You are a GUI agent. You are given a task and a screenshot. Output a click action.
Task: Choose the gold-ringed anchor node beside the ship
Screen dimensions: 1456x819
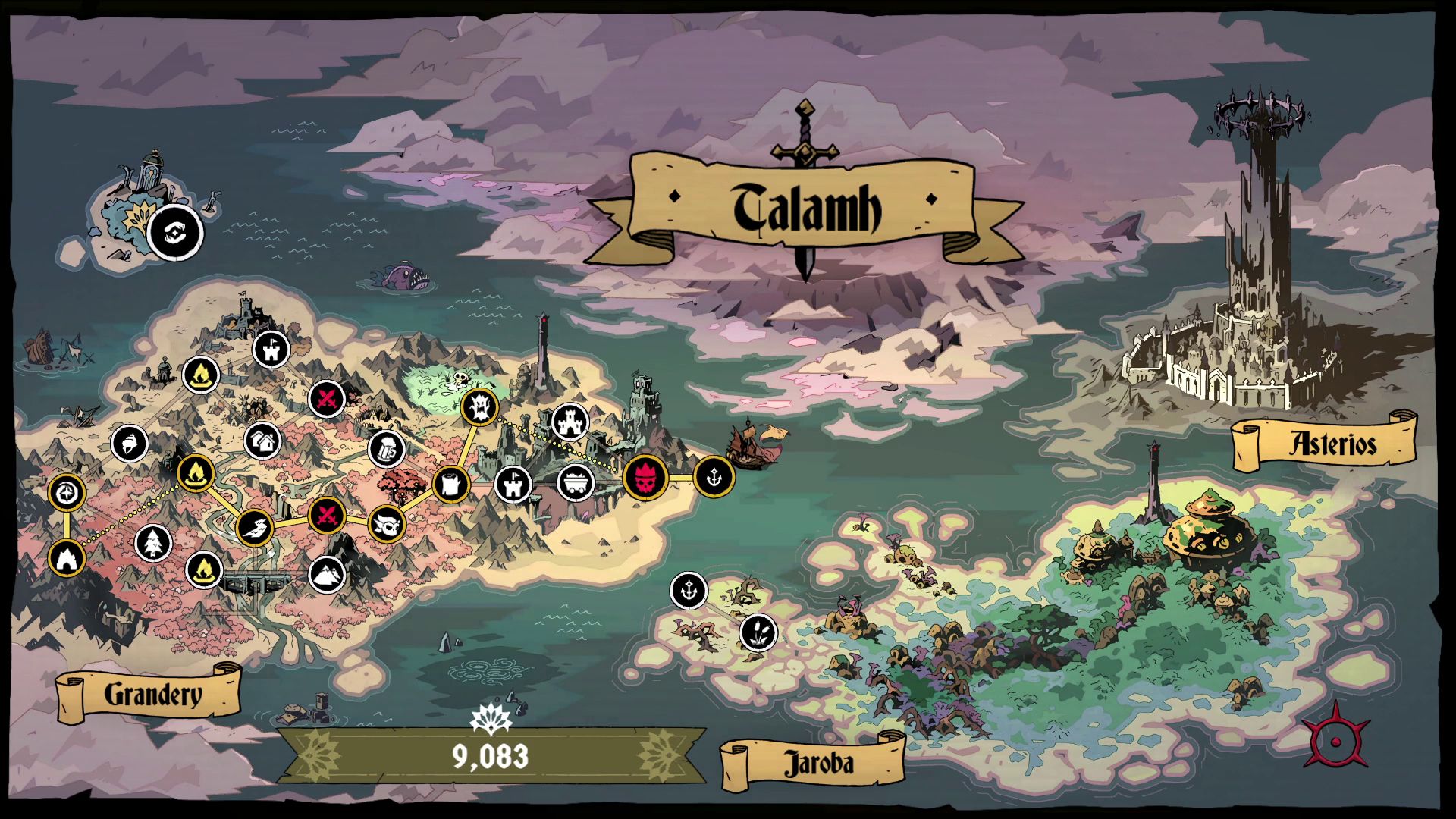[x=714, y=477]
